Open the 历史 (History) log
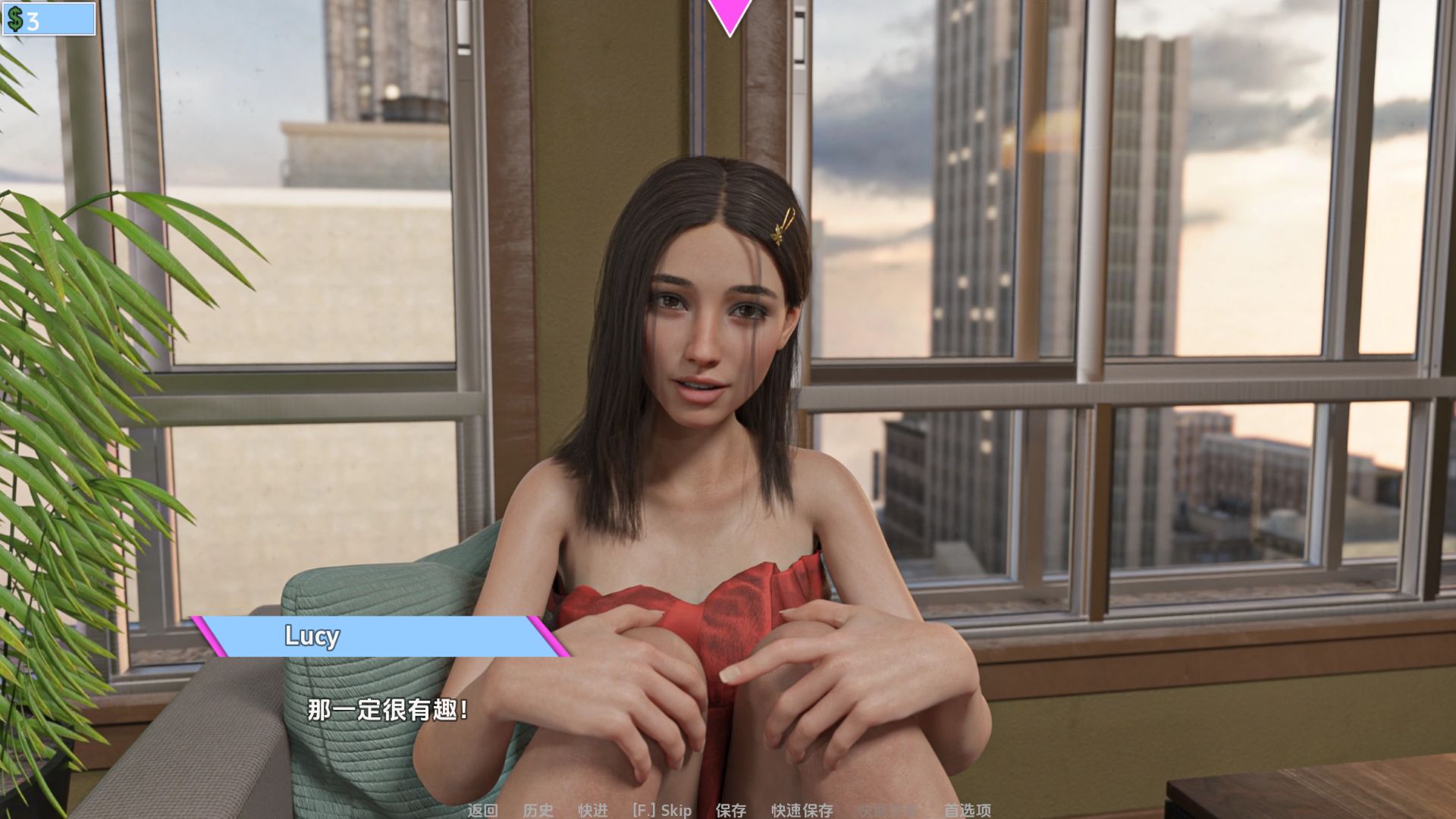 point(538,810)
